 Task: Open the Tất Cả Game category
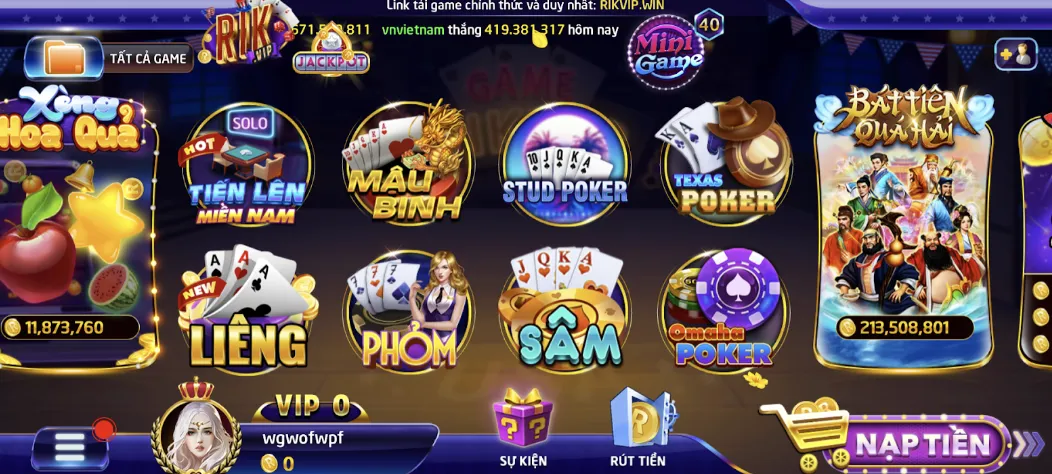108,58
